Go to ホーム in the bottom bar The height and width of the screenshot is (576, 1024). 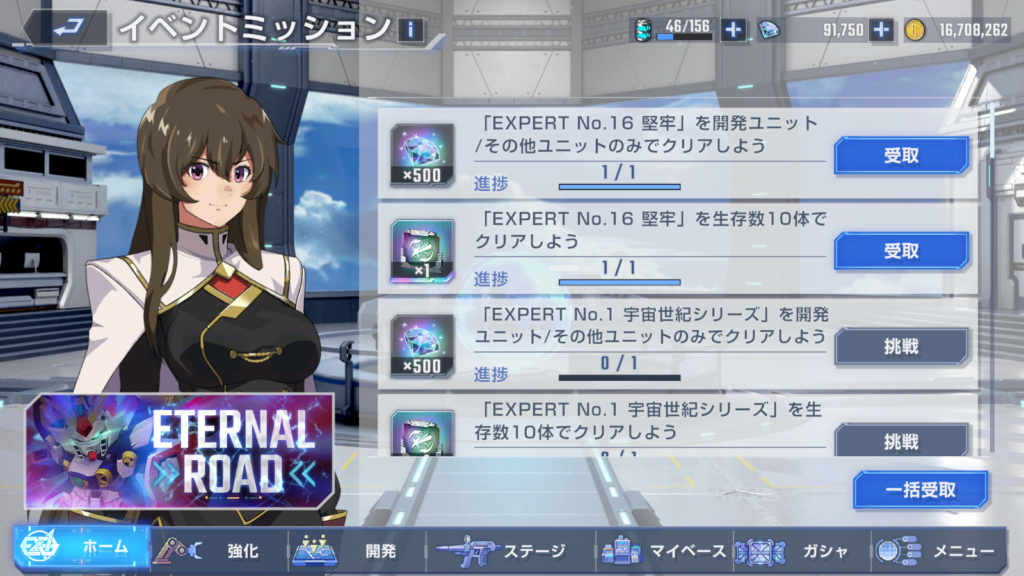point(80,551)
